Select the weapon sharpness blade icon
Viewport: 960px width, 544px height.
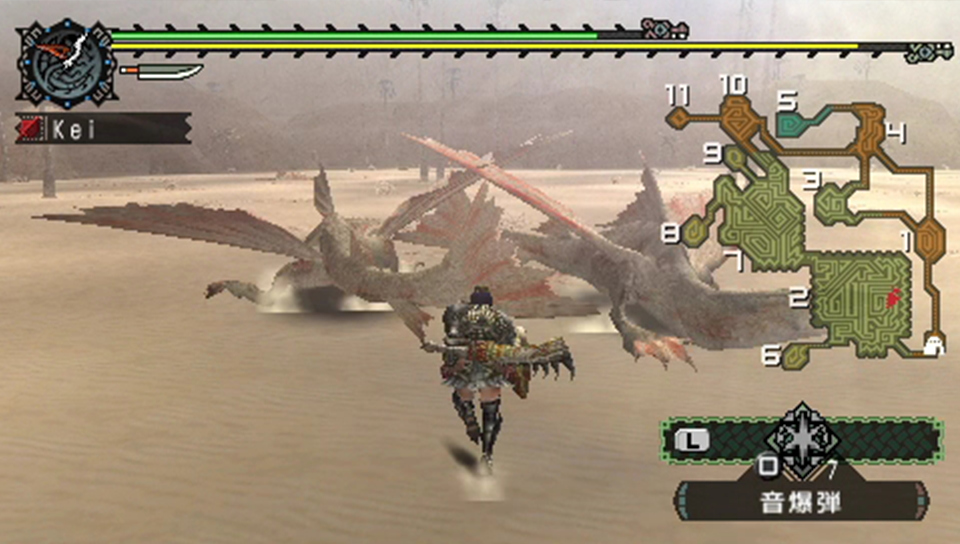click(161, 72)
